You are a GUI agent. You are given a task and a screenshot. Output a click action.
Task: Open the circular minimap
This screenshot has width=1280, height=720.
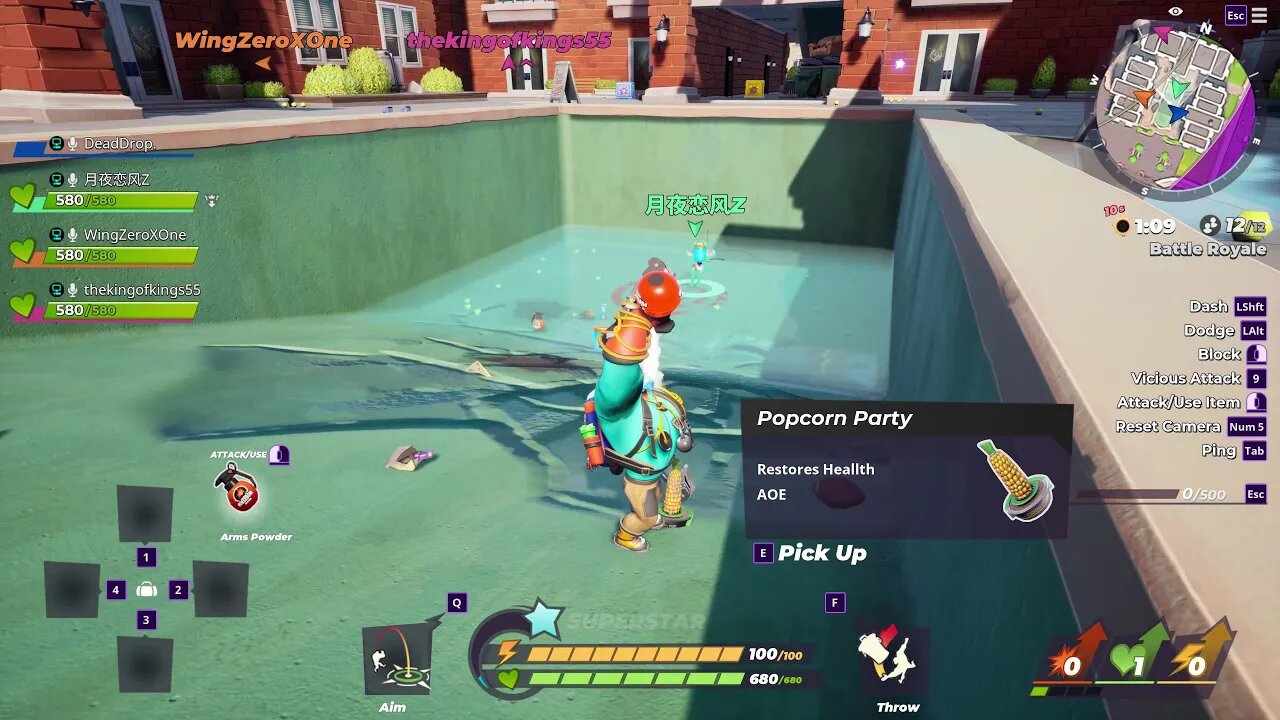[1172, 105]
